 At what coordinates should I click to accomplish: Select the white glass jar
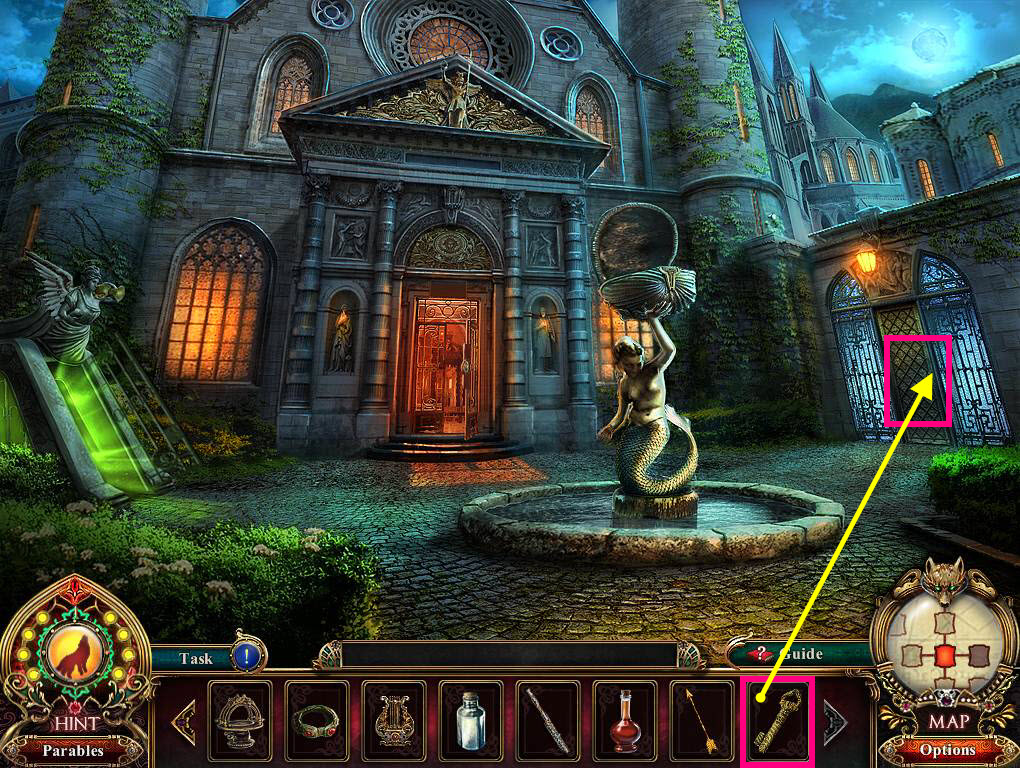[x=471, y=720]
